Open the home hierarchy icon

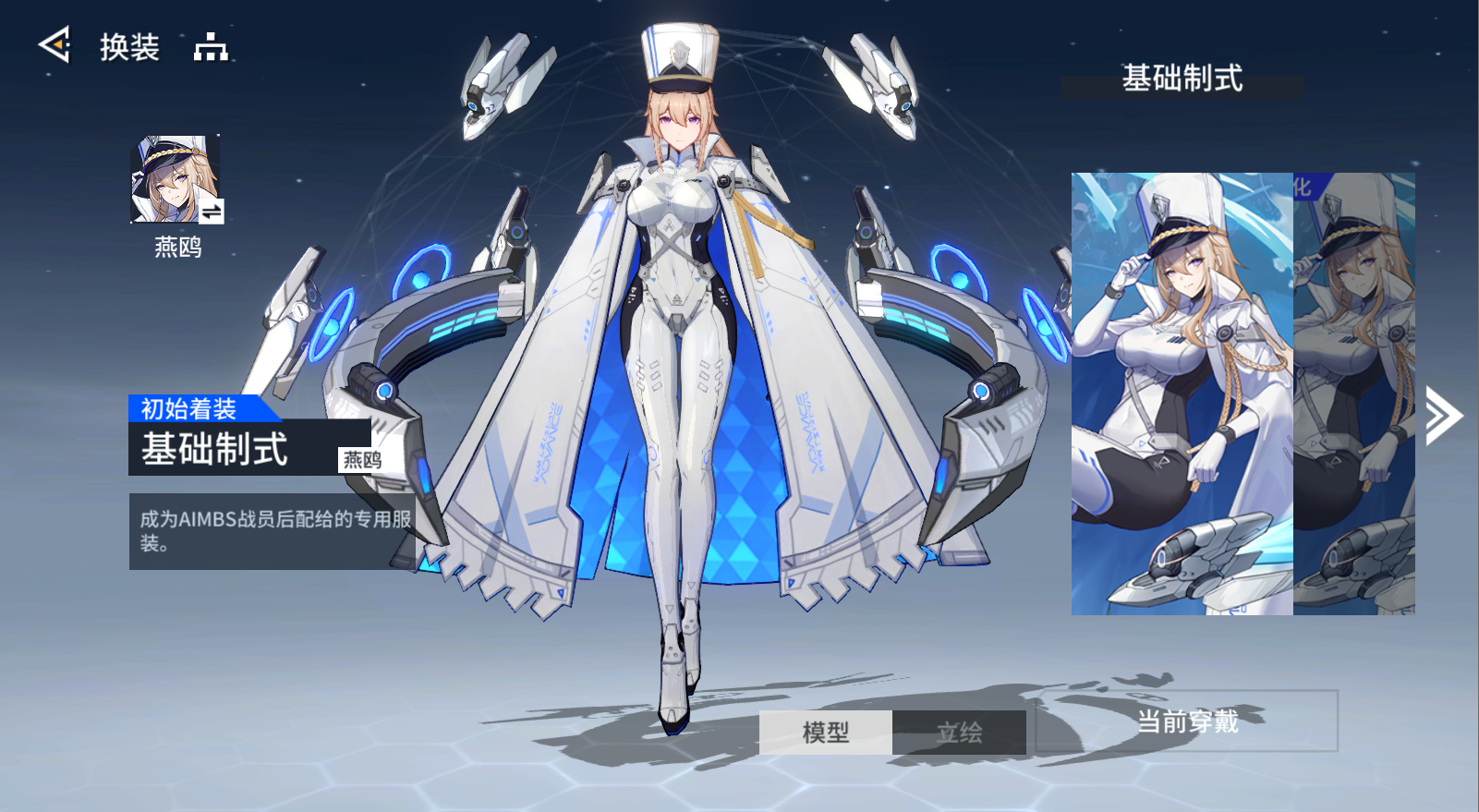(211, 46)
